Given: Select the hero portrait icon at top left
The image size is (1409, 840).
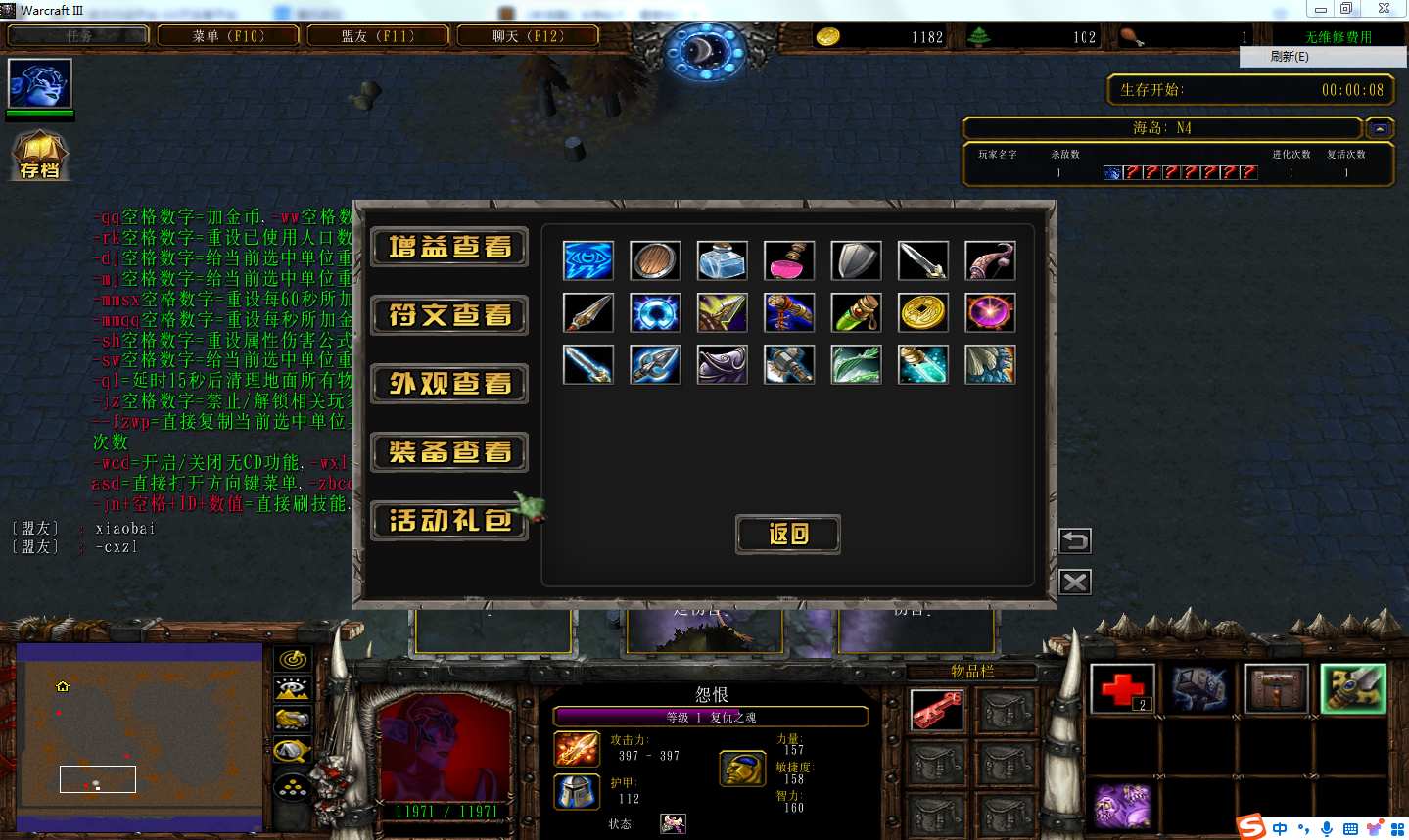Looking at the screenshot, I should (x=40, y=83).
